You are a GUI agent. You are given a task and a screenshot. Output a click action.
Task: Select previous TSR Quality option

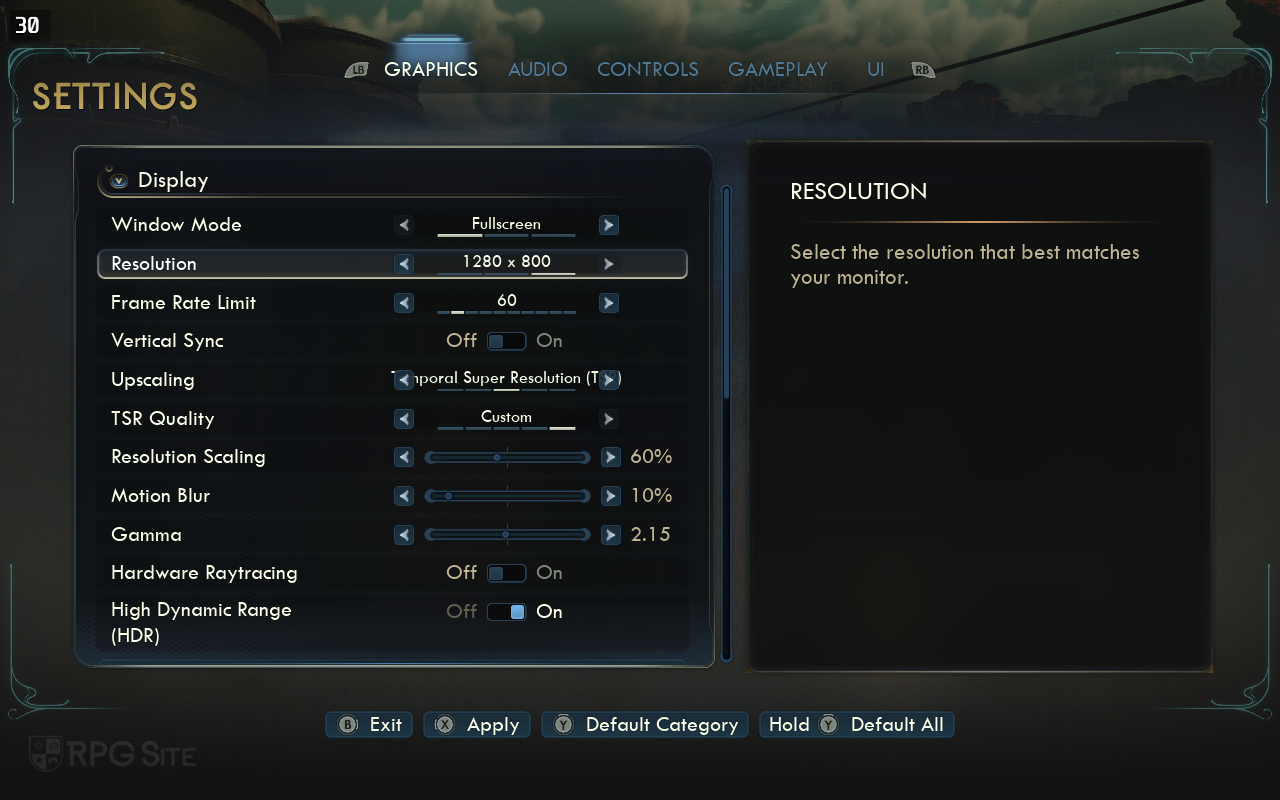click(404, 419)
